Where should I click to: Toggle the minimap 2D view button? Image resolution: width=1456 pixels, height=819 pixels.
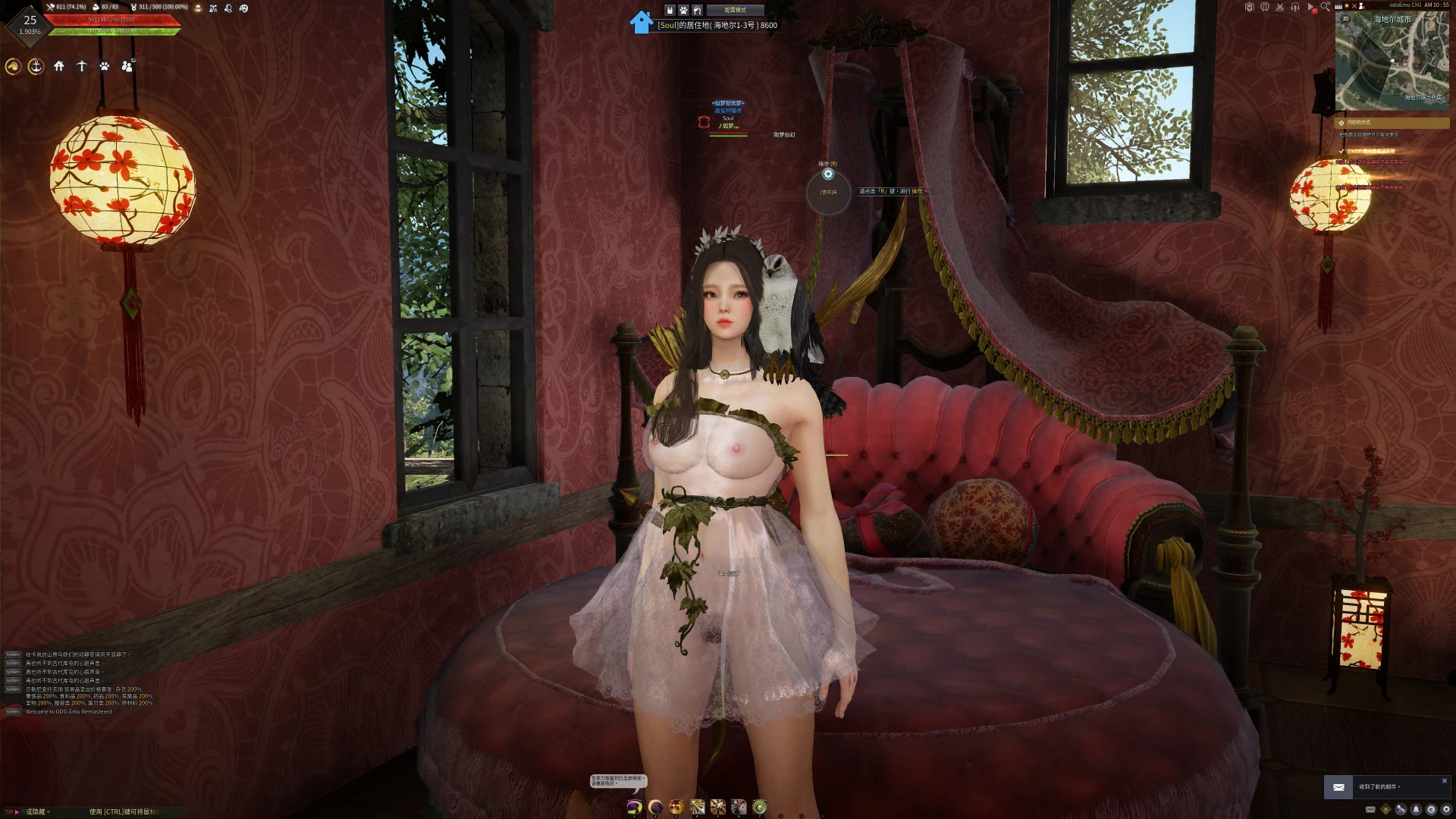click(1346, 19)
